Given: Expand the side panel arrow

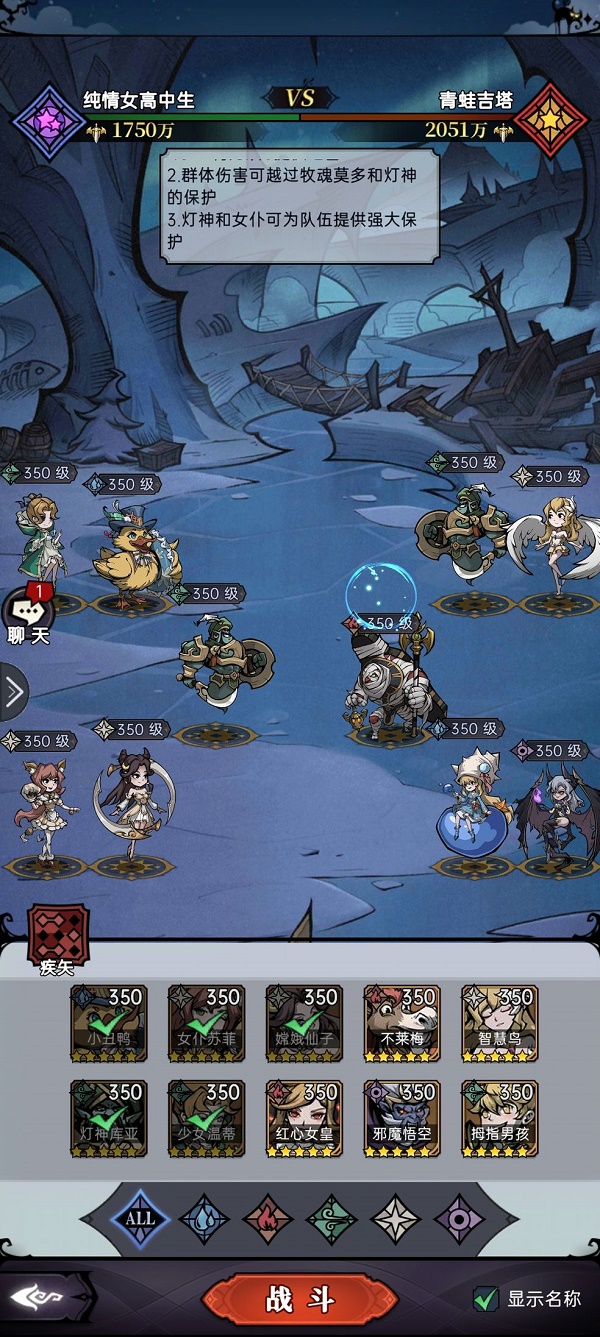Looking at the screenshot, I should click(13, 692).
